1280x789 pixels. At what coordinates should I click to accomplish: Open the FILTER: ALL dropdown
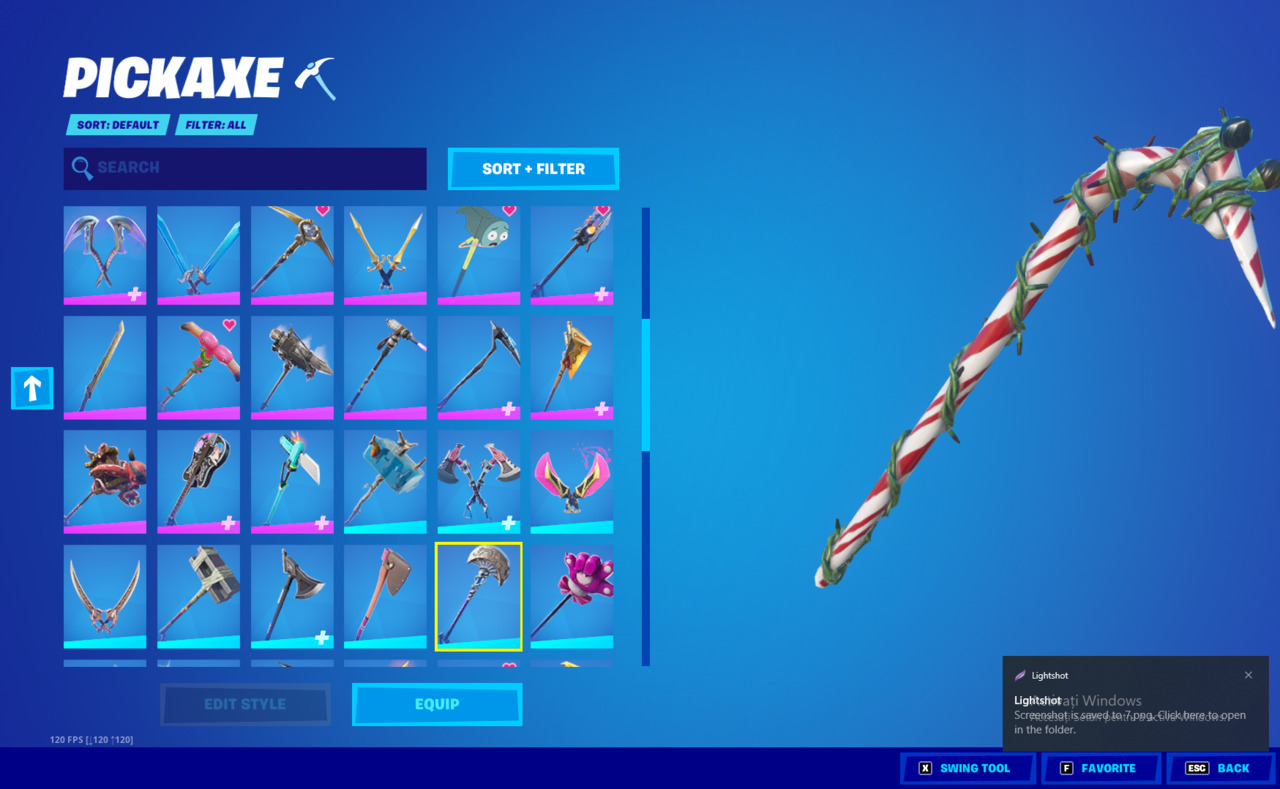(x=215, y=124)
